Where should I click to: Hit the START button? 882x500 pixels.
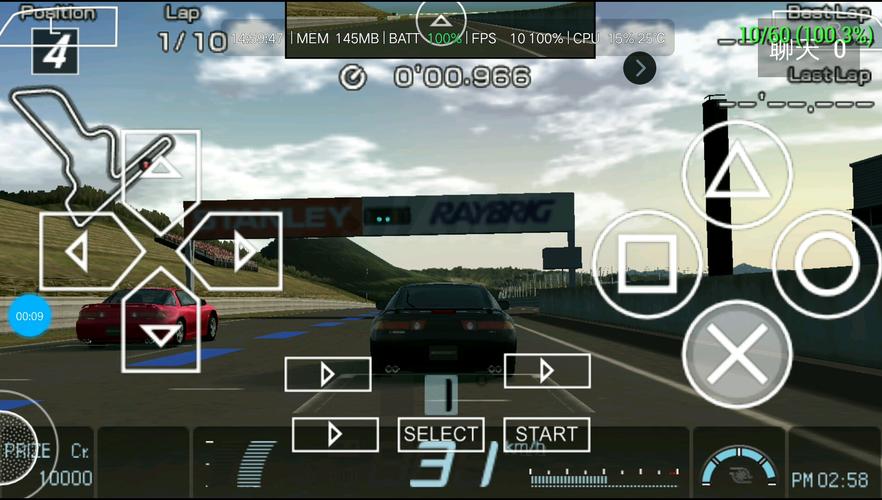coord(547,434)
